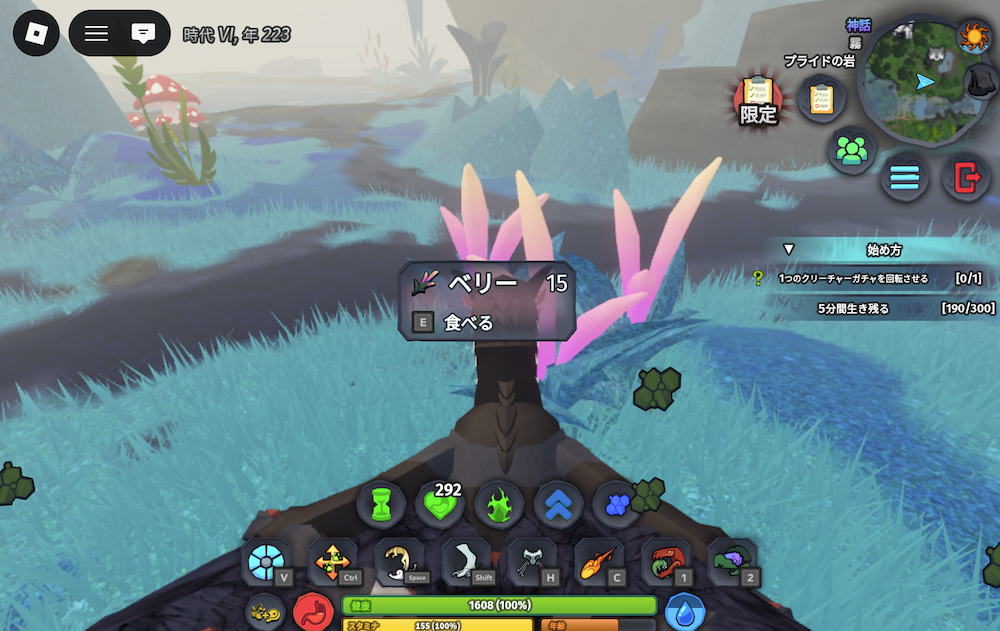Screen dimensions: 1000x631
Task: Click the blue water drop thirst icon
Action: pyautogui.click(x=685, y=612)
